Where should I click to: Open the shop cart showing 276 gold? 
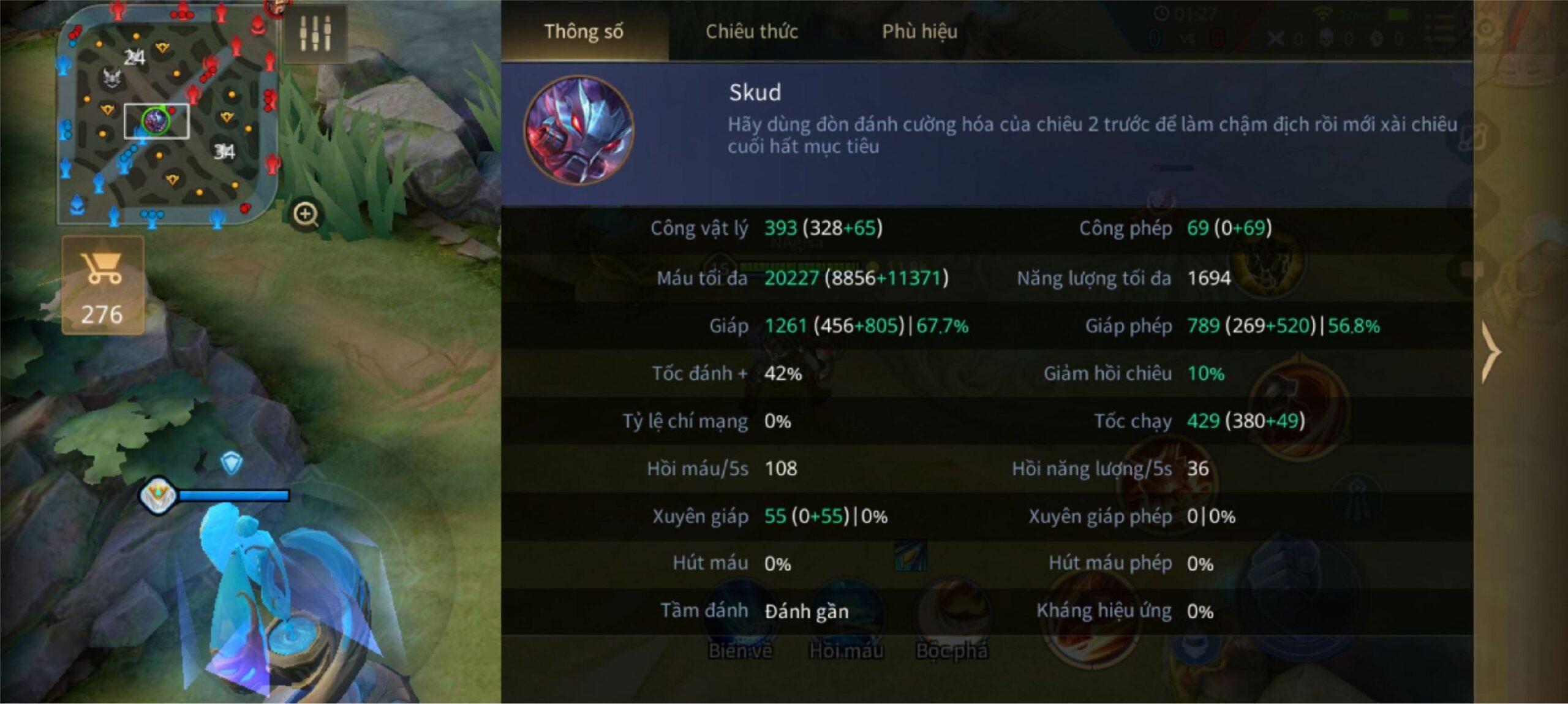click(x=103, y=286)
